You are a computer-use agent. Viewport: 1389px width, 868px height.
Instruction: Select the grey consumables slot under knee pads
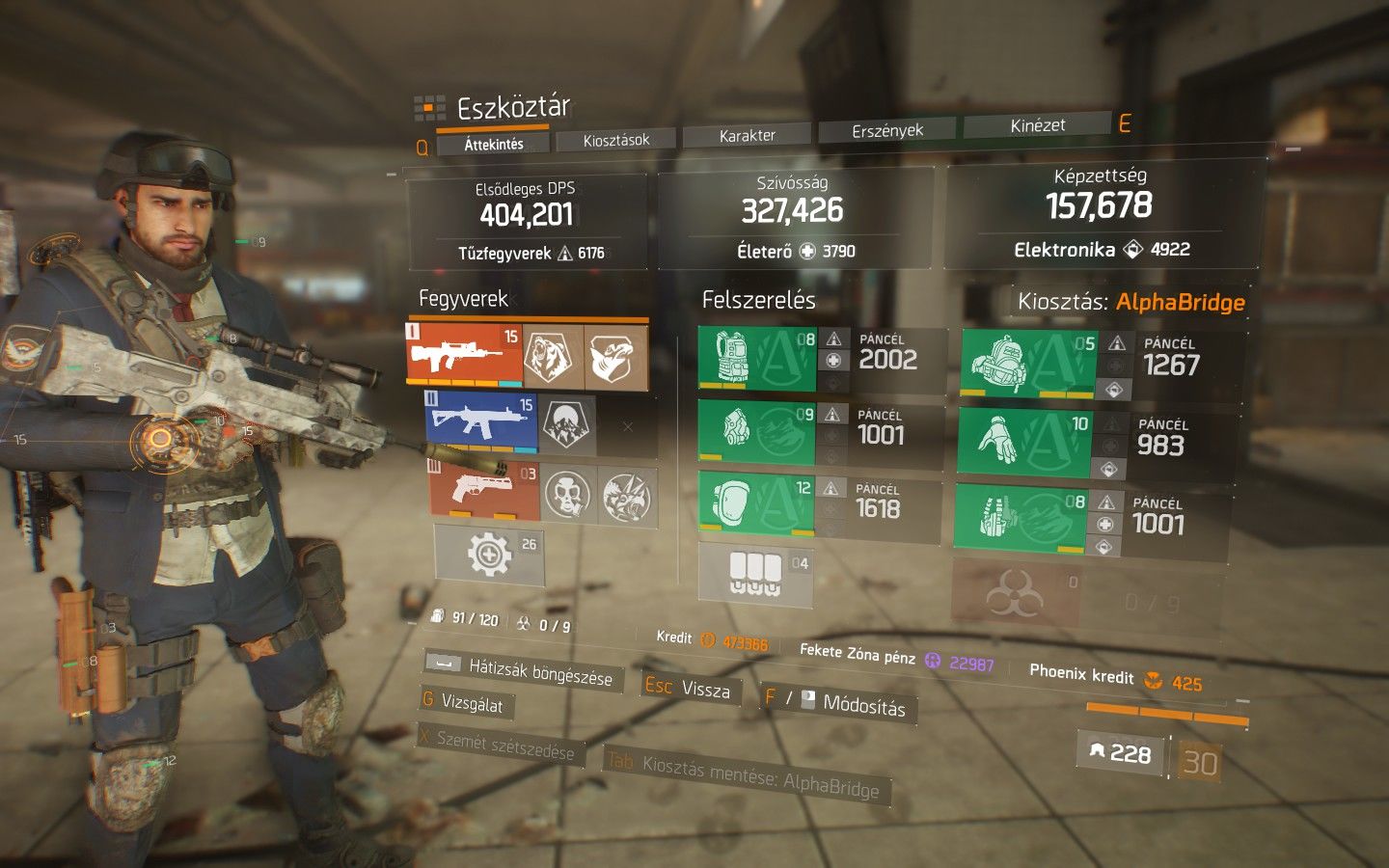pyautogui.click(x=754, y=574)
